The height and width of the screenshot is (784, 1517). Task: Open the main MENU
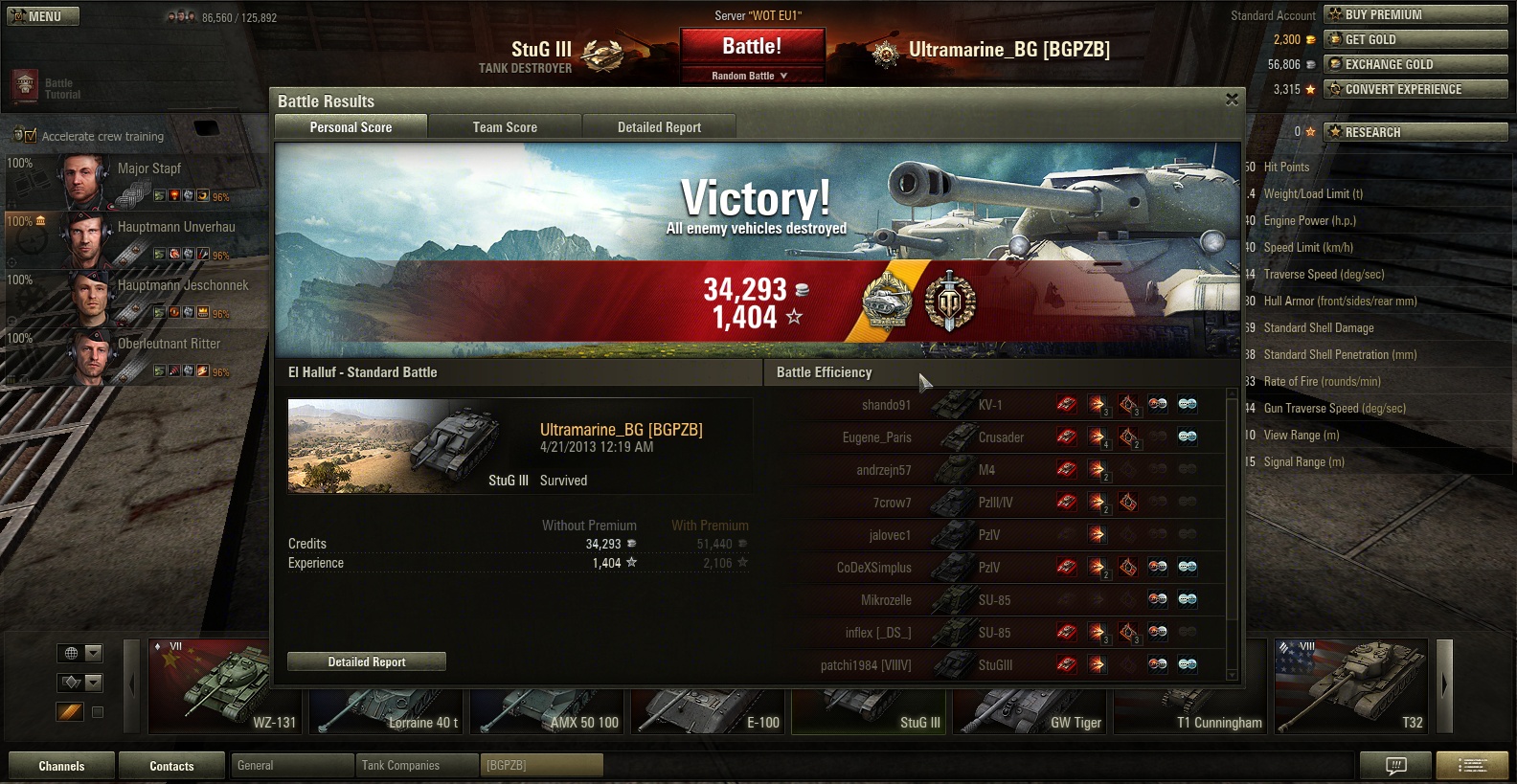43,16
